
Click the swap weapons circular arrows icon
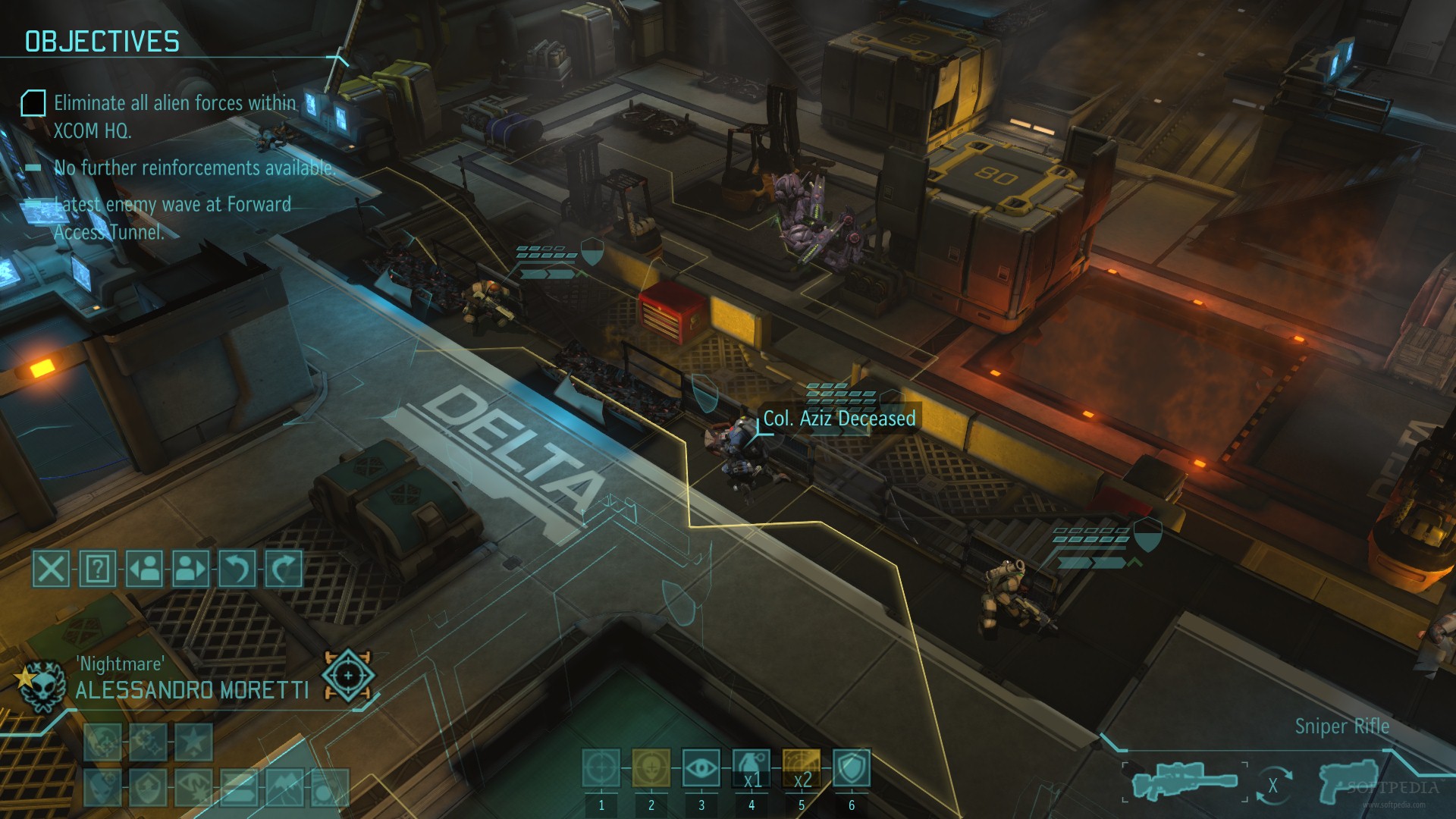click(x=1272, y=786)
